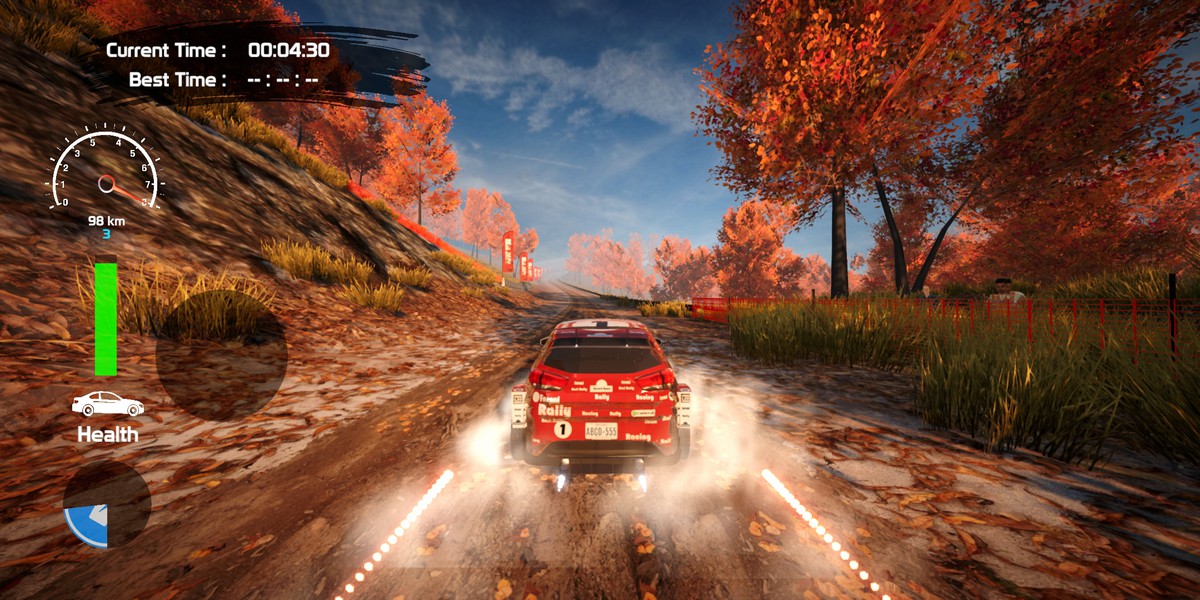Tap the blue circular gauge button
The height and width of the screenshot is (600, 1200).
[106, 504]
